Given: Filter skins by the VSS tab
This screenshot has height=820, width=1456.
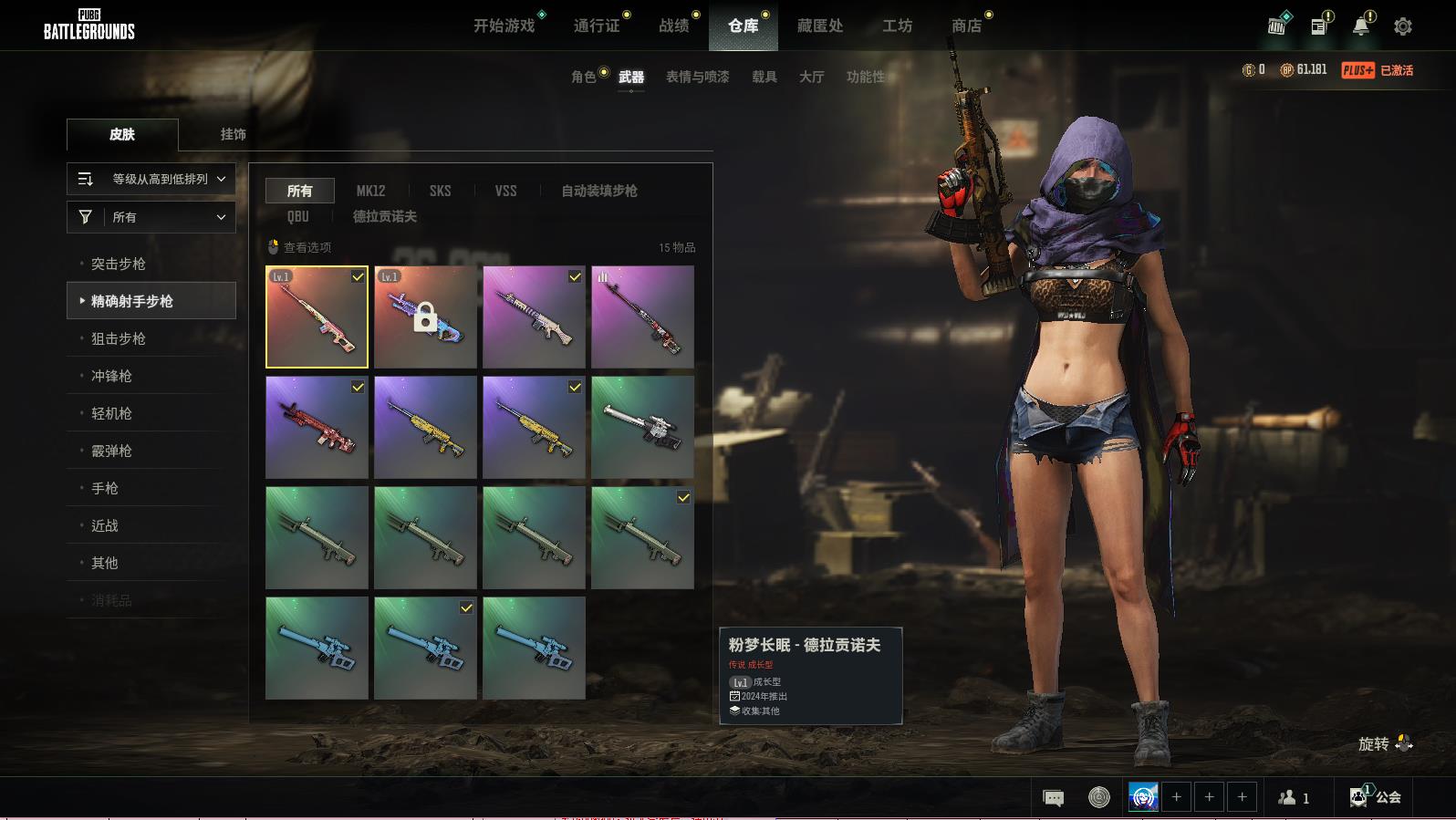Looking at the screenshot, I should click(x=505, y=191).
